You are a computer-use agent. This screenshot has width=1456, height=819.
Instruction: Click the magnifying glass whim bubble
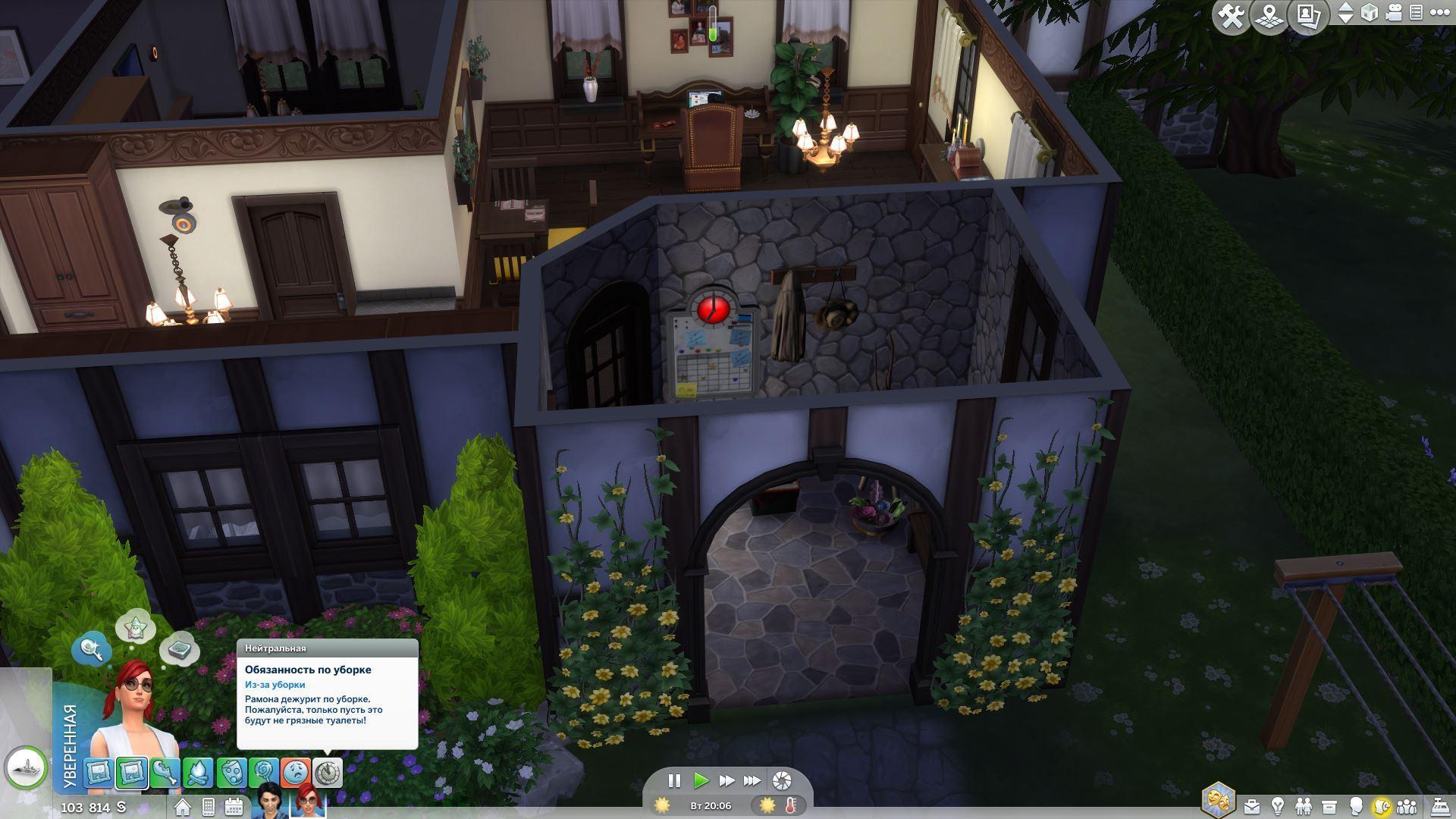tap(91, 648)
